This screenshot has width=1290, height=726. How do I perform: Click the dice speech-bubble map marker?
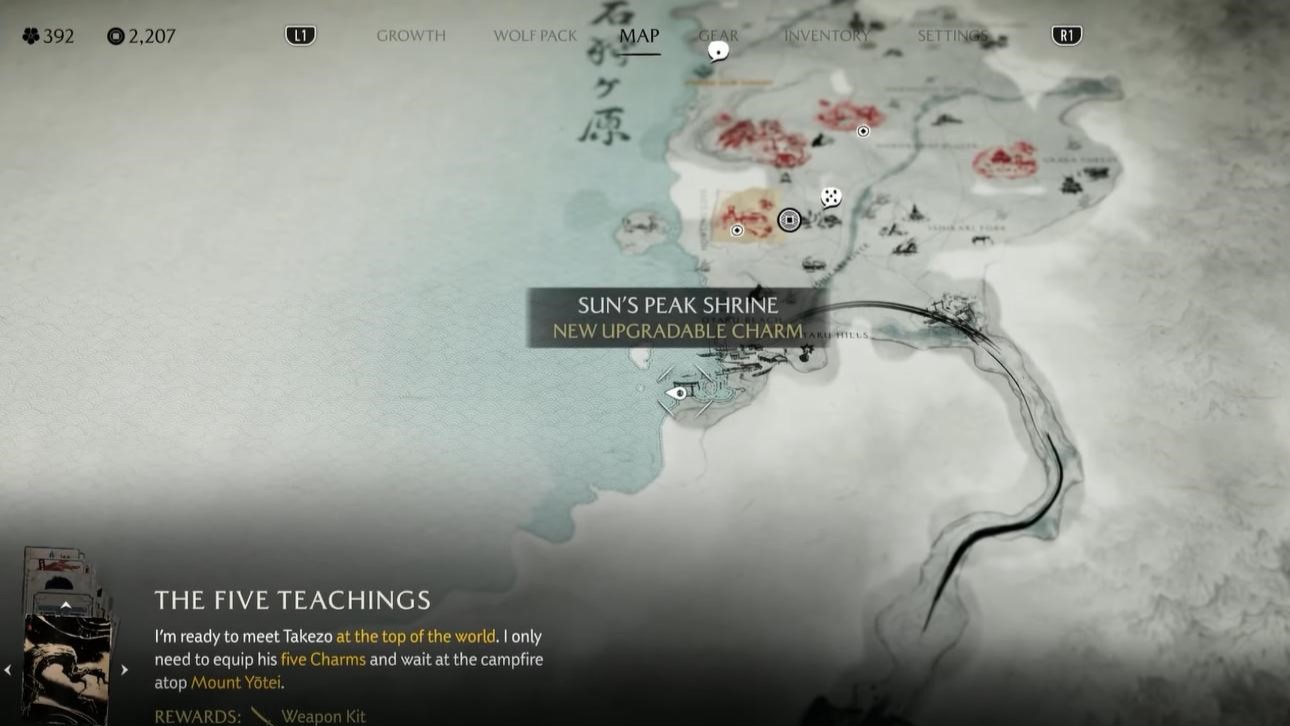[831, 197]
